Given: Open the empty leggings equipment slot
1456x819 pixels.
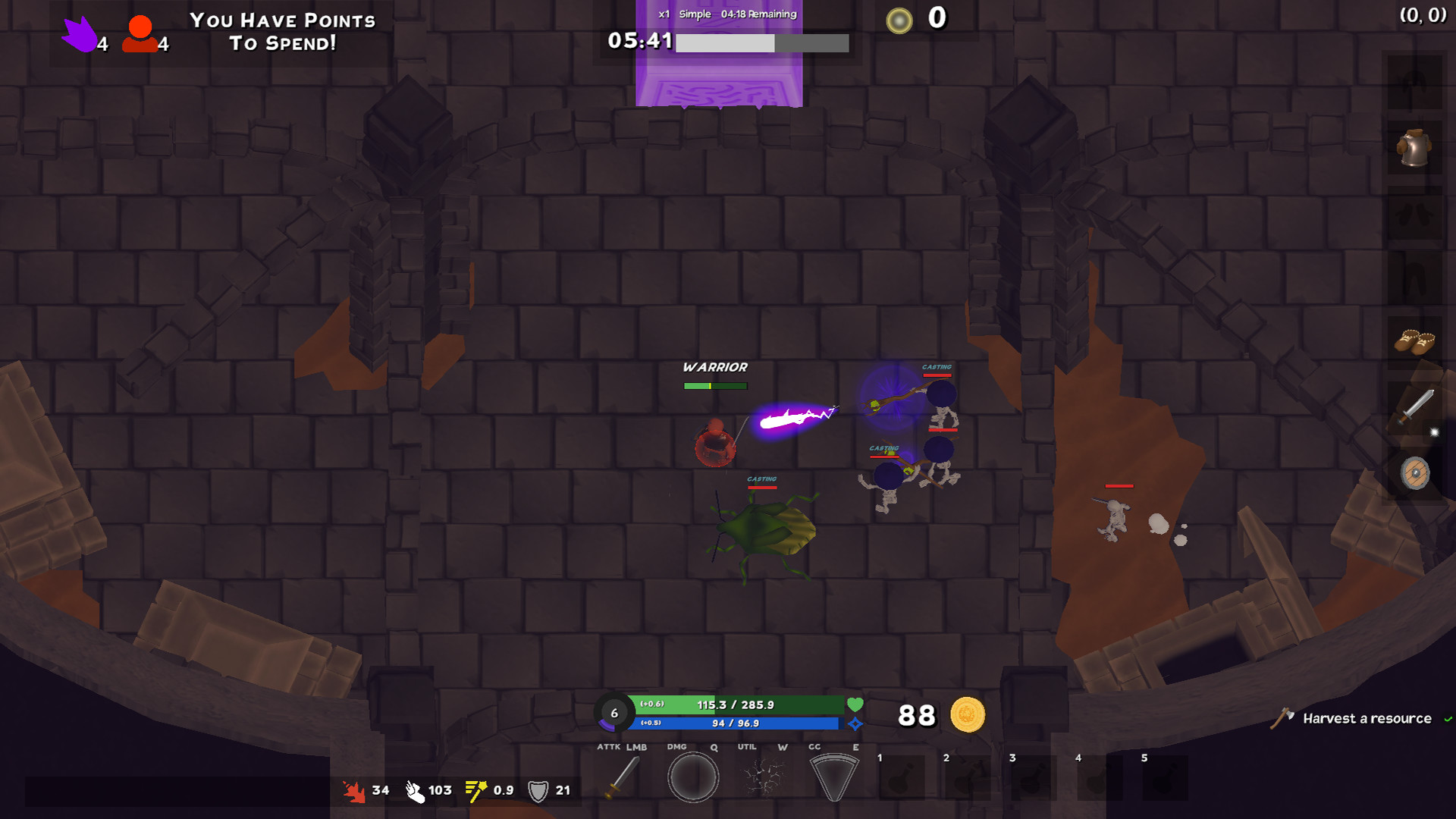Looking at the screenshot, I should click(x=1415, y=275).
